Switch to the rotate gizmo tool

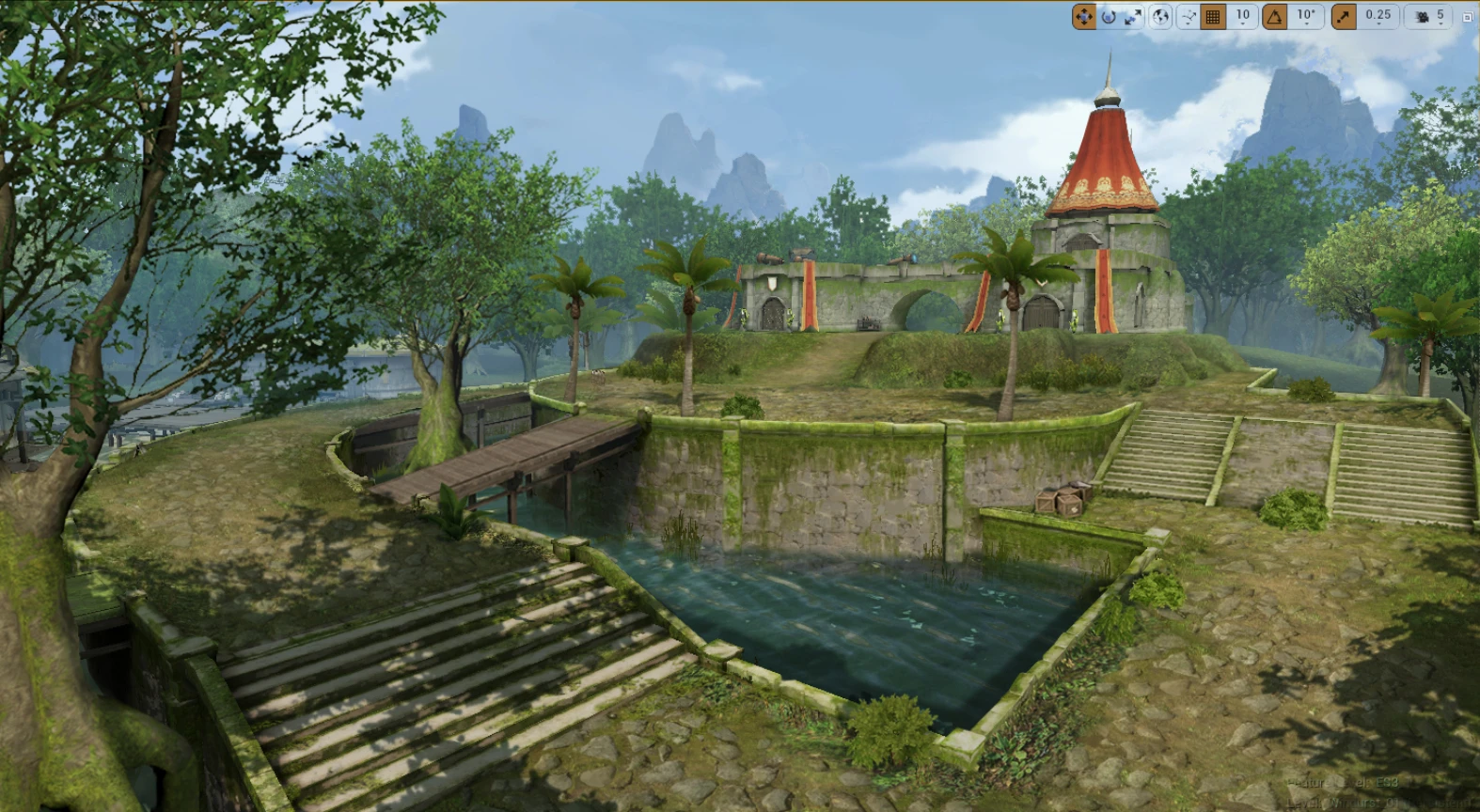[1109, 16]
